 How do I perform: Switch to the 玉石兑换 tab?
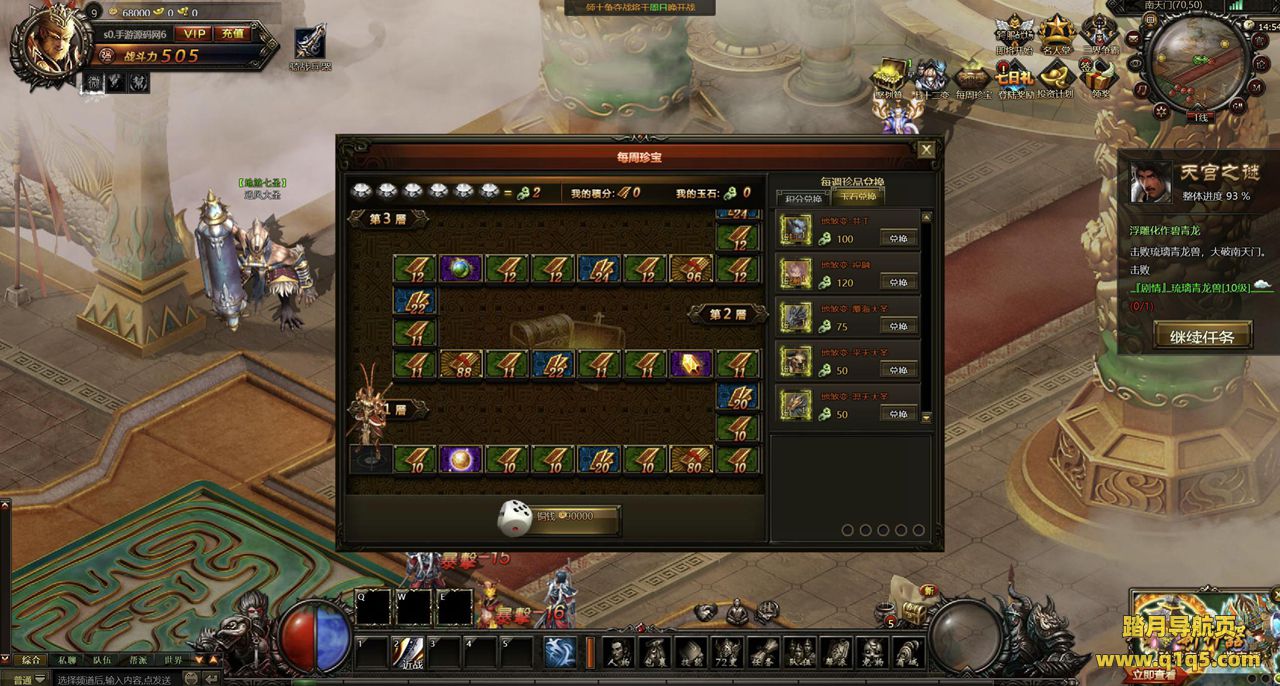click(856, 198)
